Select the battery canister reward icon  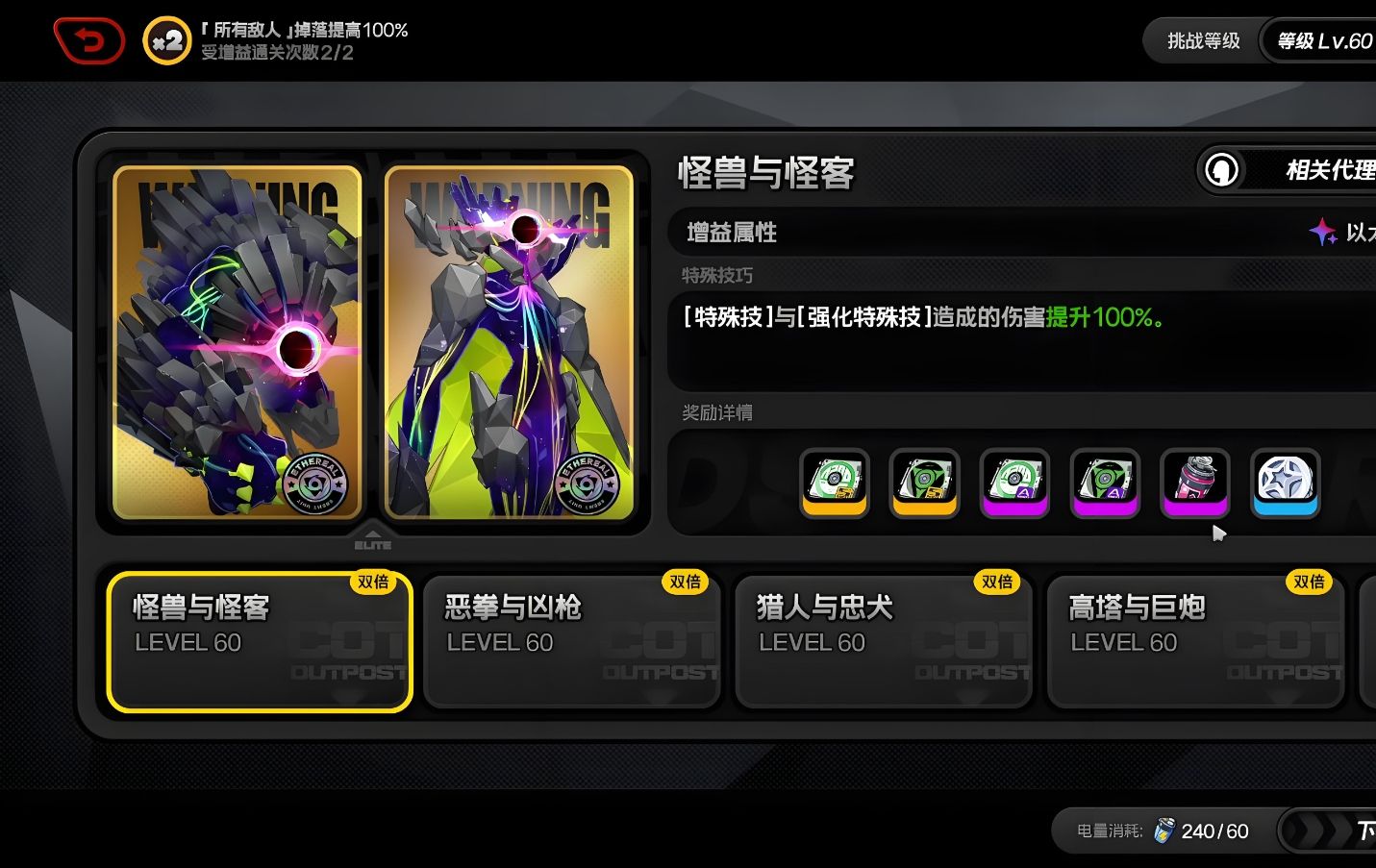[1194, 484]
